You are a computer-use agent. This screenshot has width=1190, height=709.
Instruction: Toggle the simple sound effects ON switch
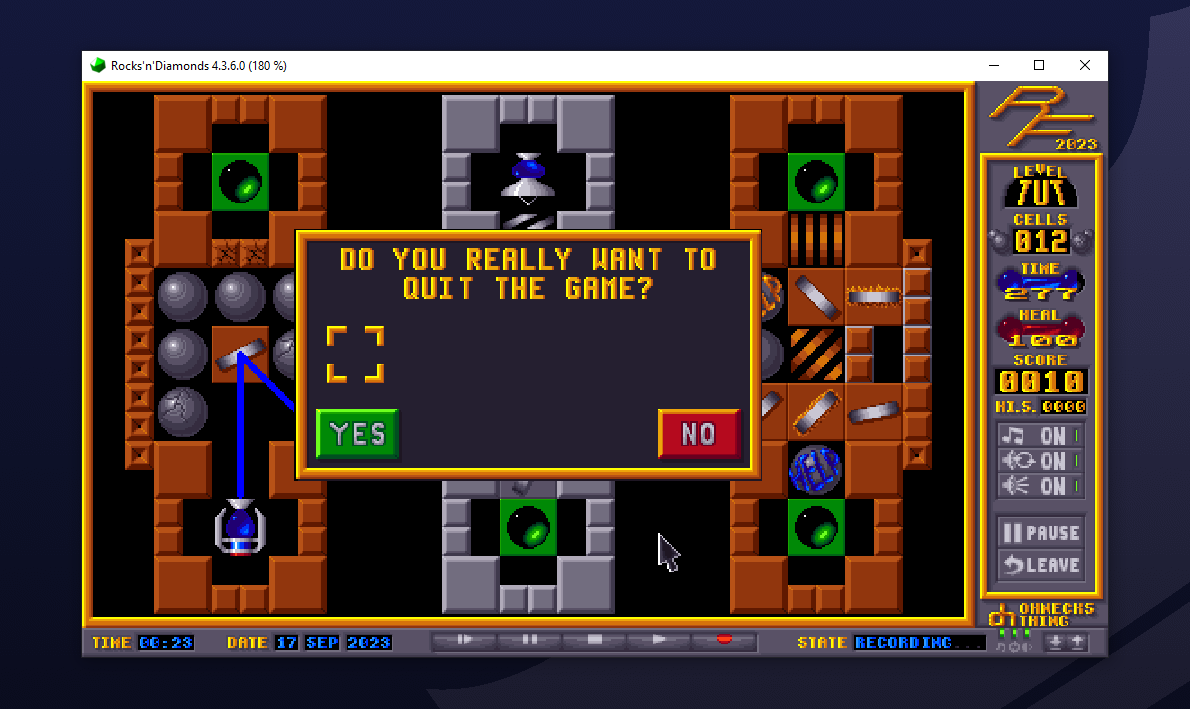(1040, 486)
